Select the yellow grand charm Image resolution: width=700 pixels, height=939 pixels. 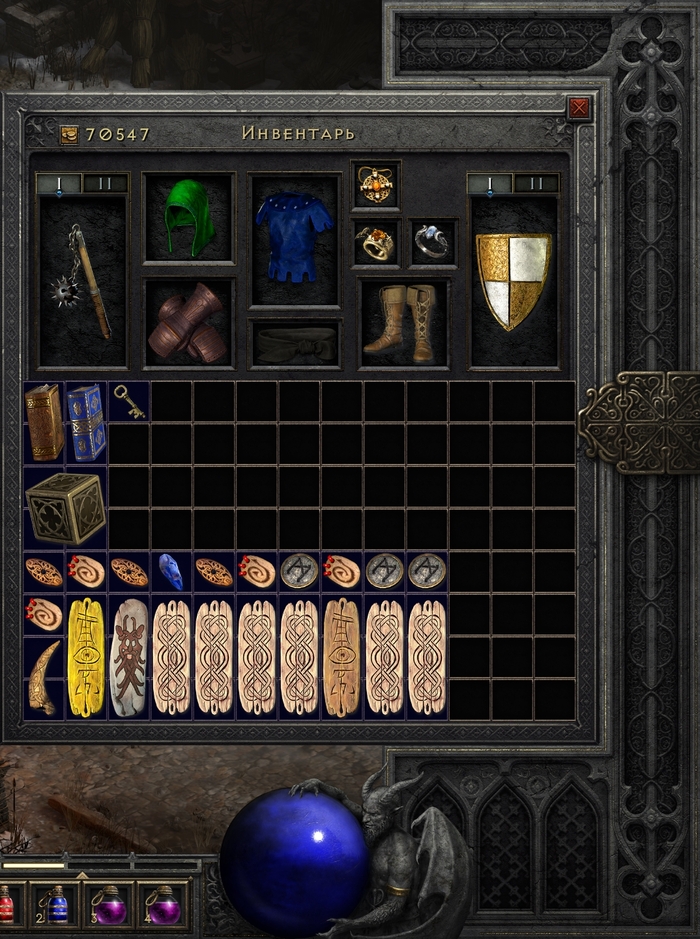click(86, 657)
